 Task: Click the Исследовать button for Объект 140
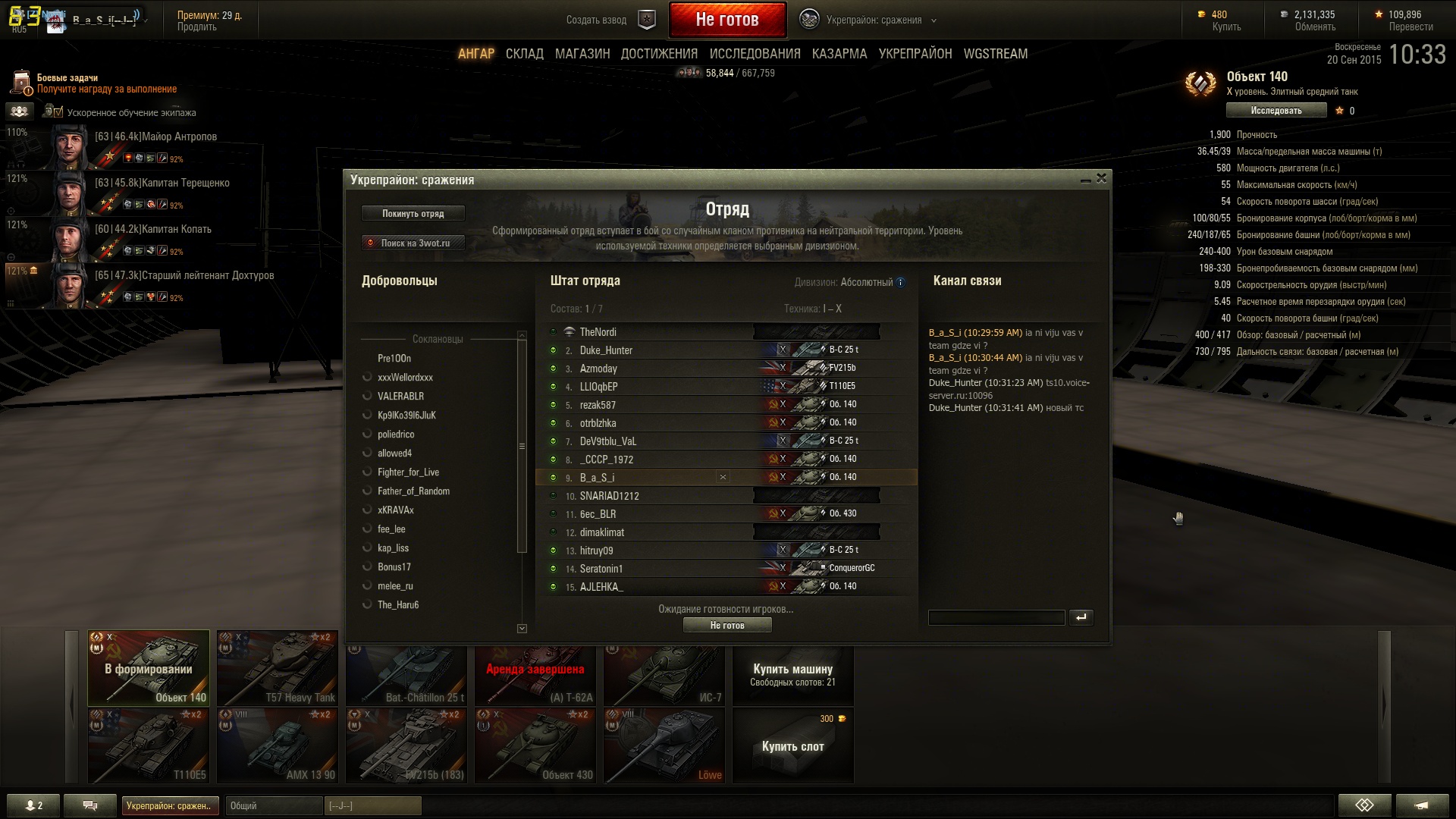(x=1276, y=111)
